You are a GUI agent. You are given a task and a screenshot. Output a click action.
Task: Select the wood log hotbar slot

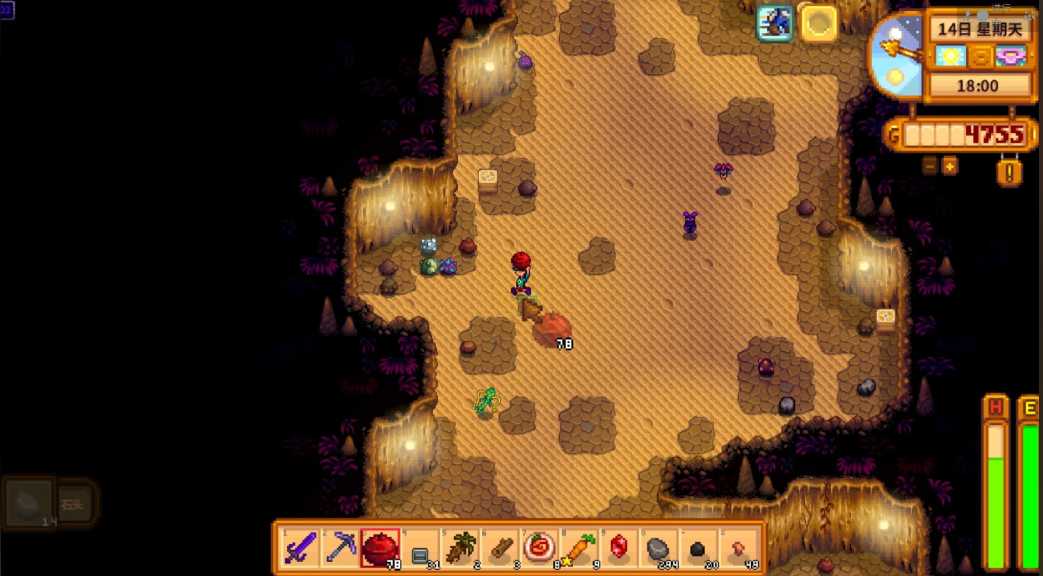tap(500, 547)
